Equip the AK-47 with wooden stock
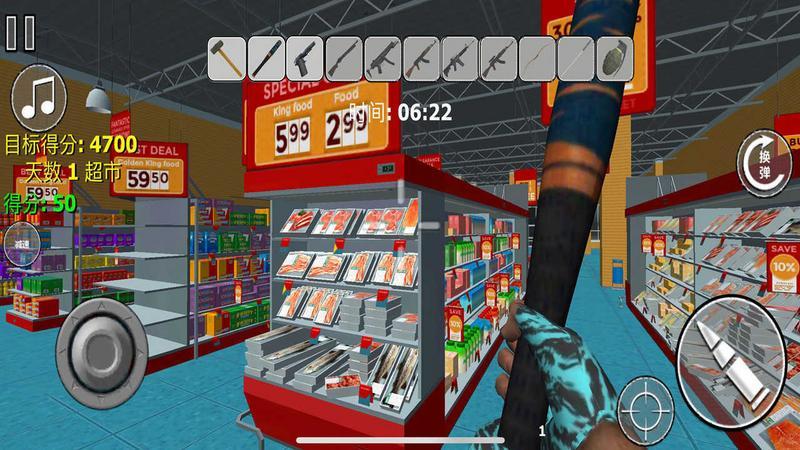The height and width of the screenshot is (450, 800). tap(421, 56)
